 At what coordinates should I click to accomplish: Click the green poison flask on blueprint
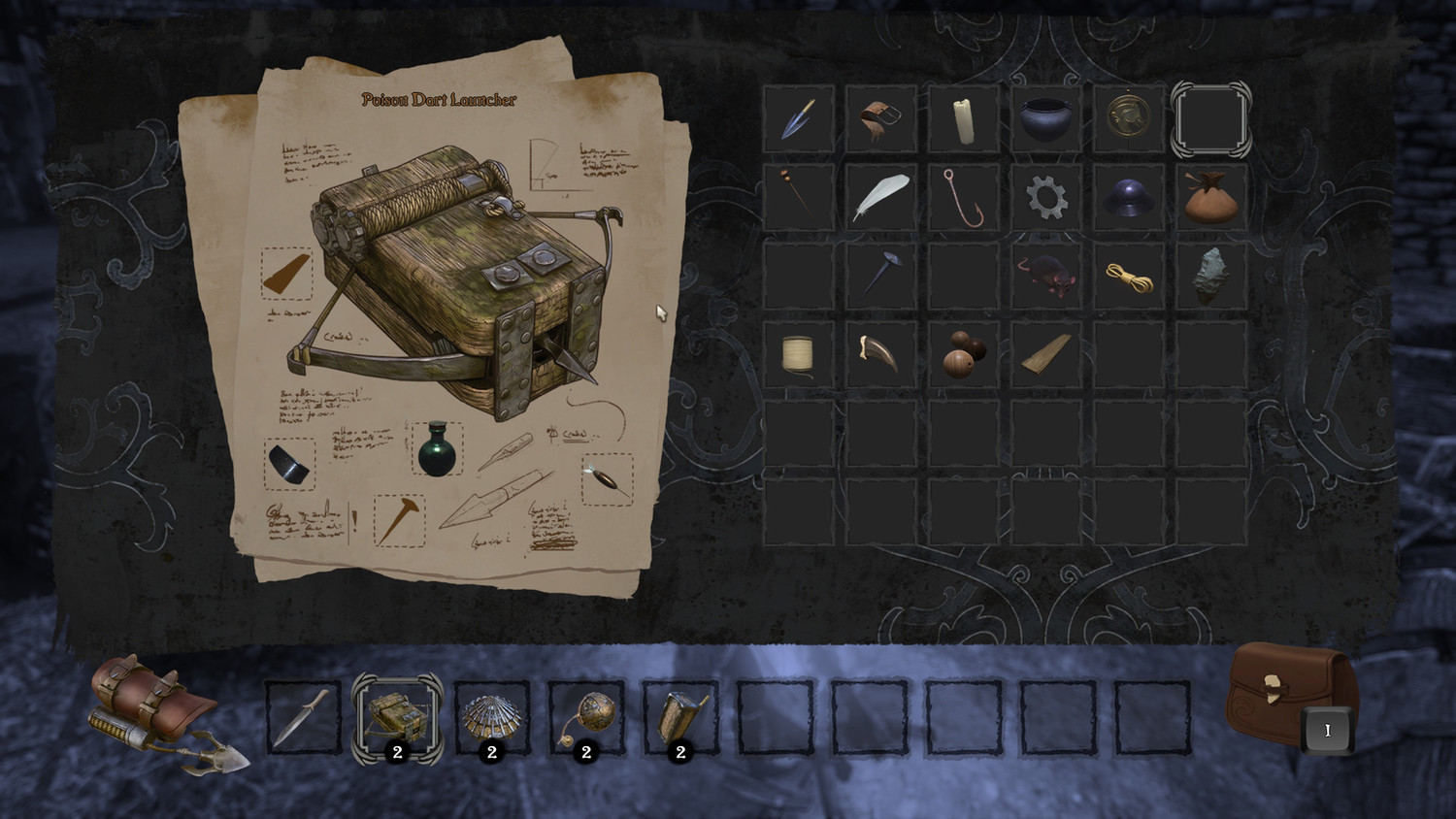436,449
